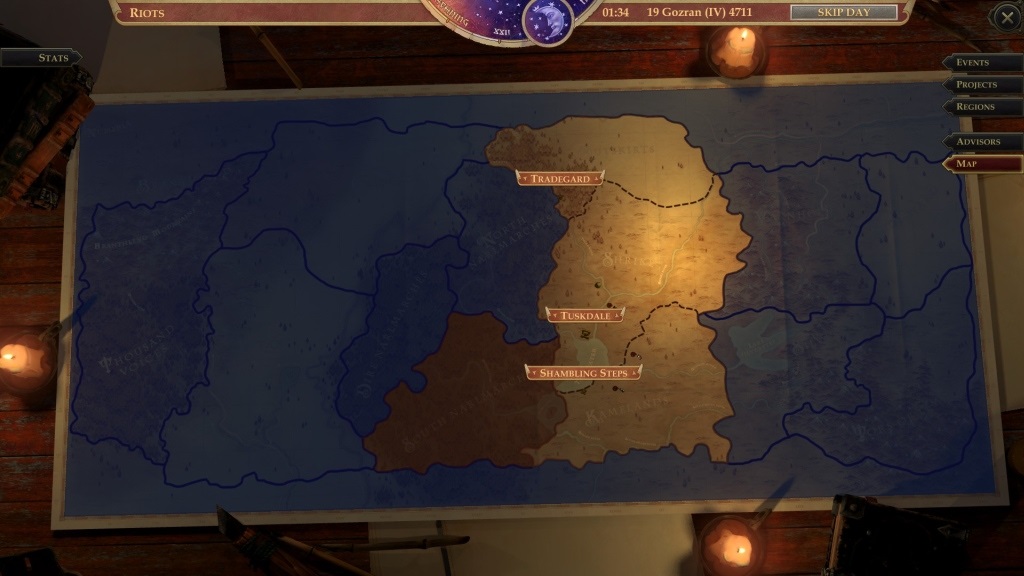
Task: Skip the current day
Action: pos(844,12)
